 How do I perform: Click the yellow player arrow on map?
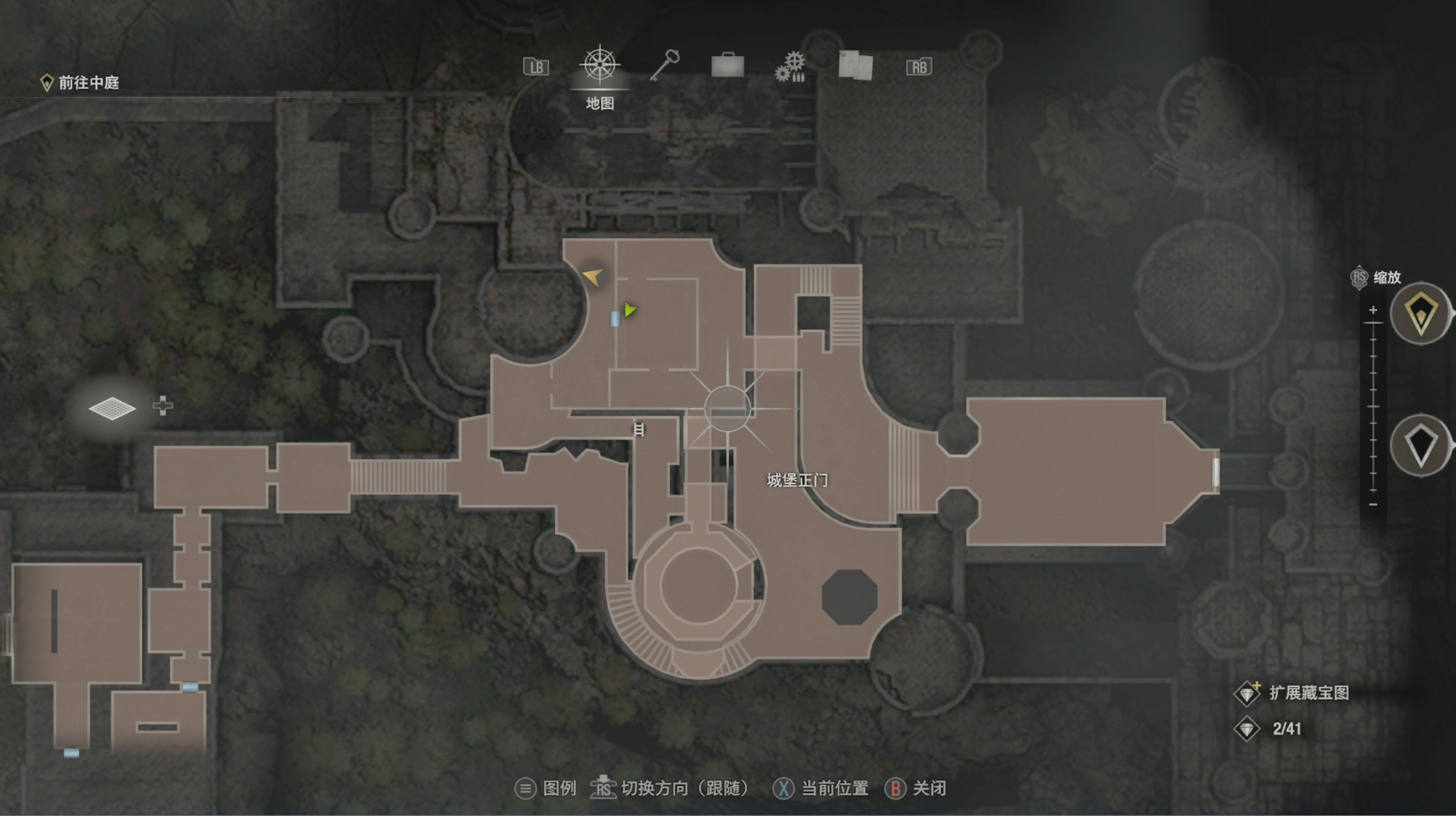click(593, 276)
